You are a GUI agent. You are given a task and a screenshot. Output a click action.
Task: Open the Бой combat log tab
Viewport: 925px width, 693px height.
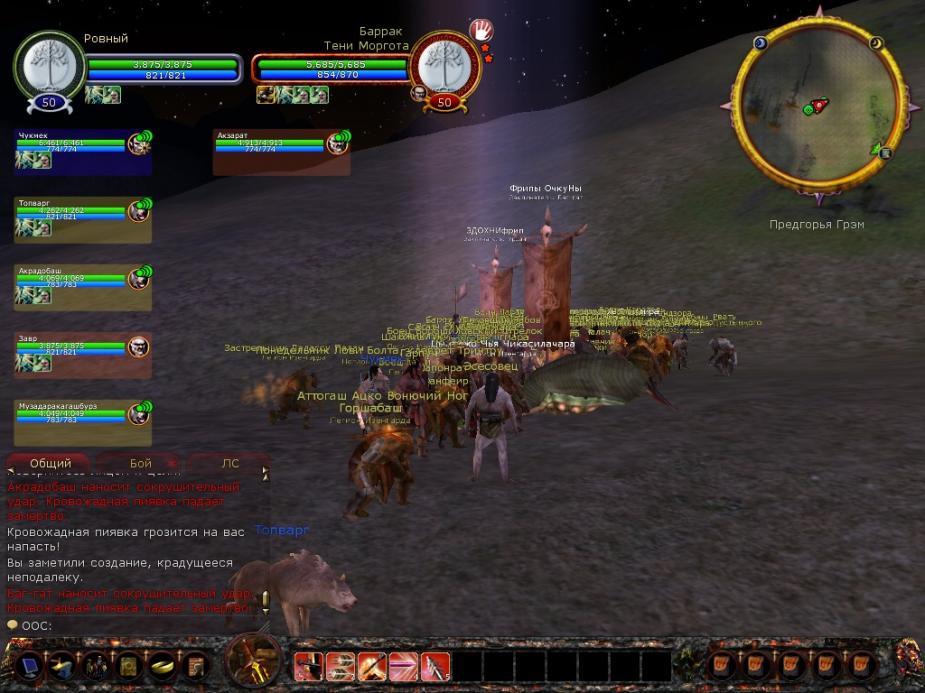pos(140,464)
